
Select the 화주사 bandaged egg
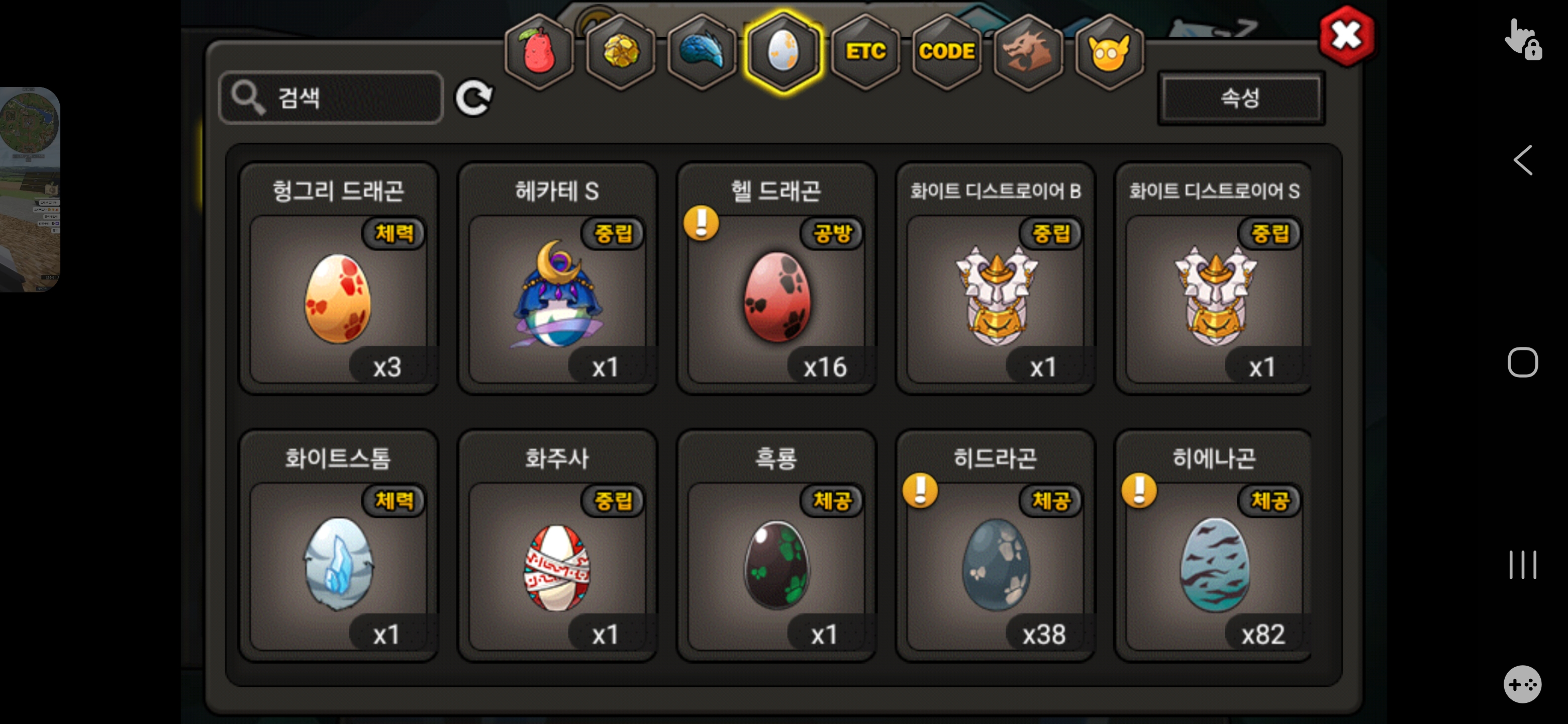(x=557, y=566)
